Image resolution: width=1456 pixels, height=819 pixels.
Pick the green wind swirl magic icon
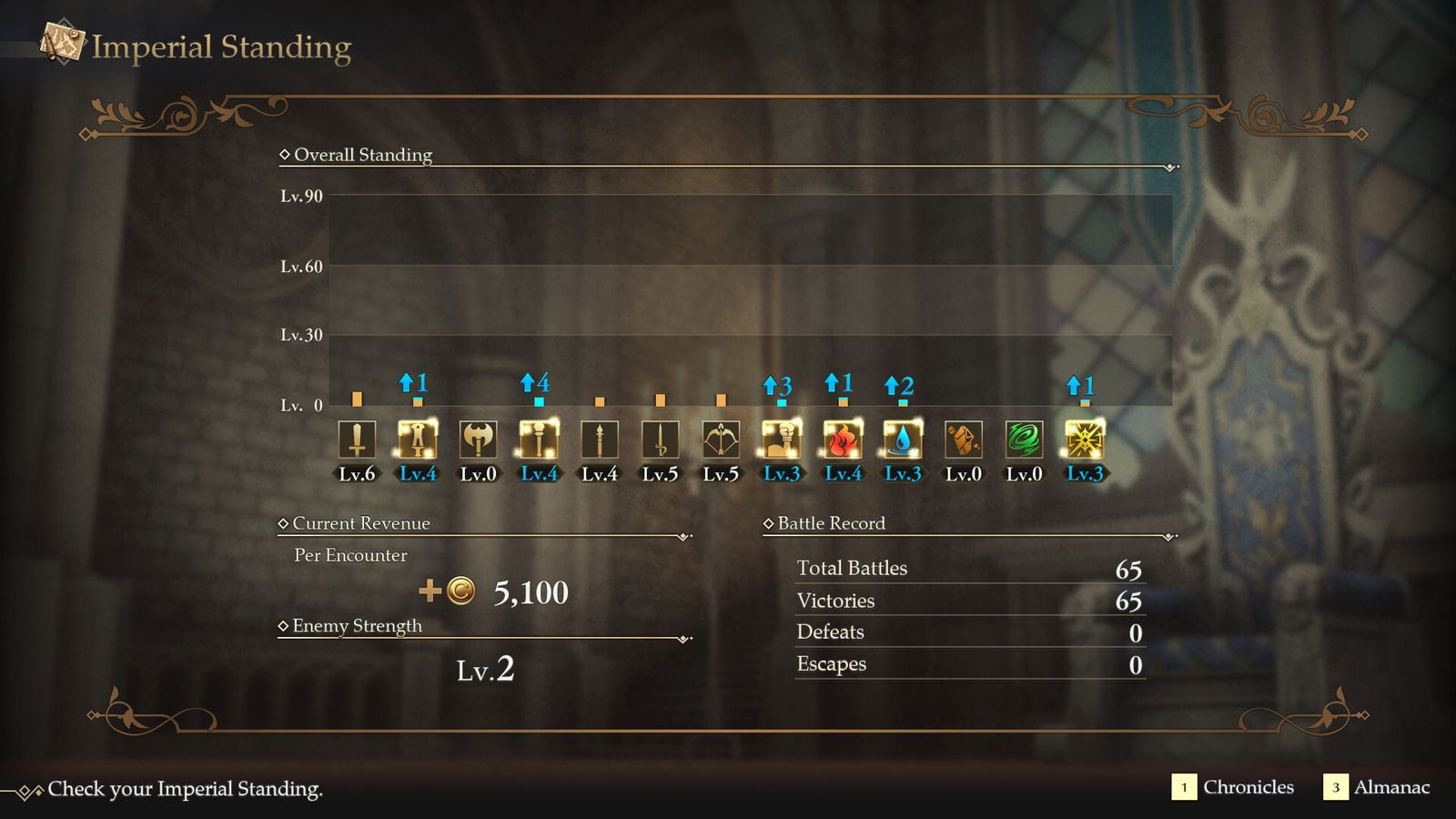pos(1024,440)
